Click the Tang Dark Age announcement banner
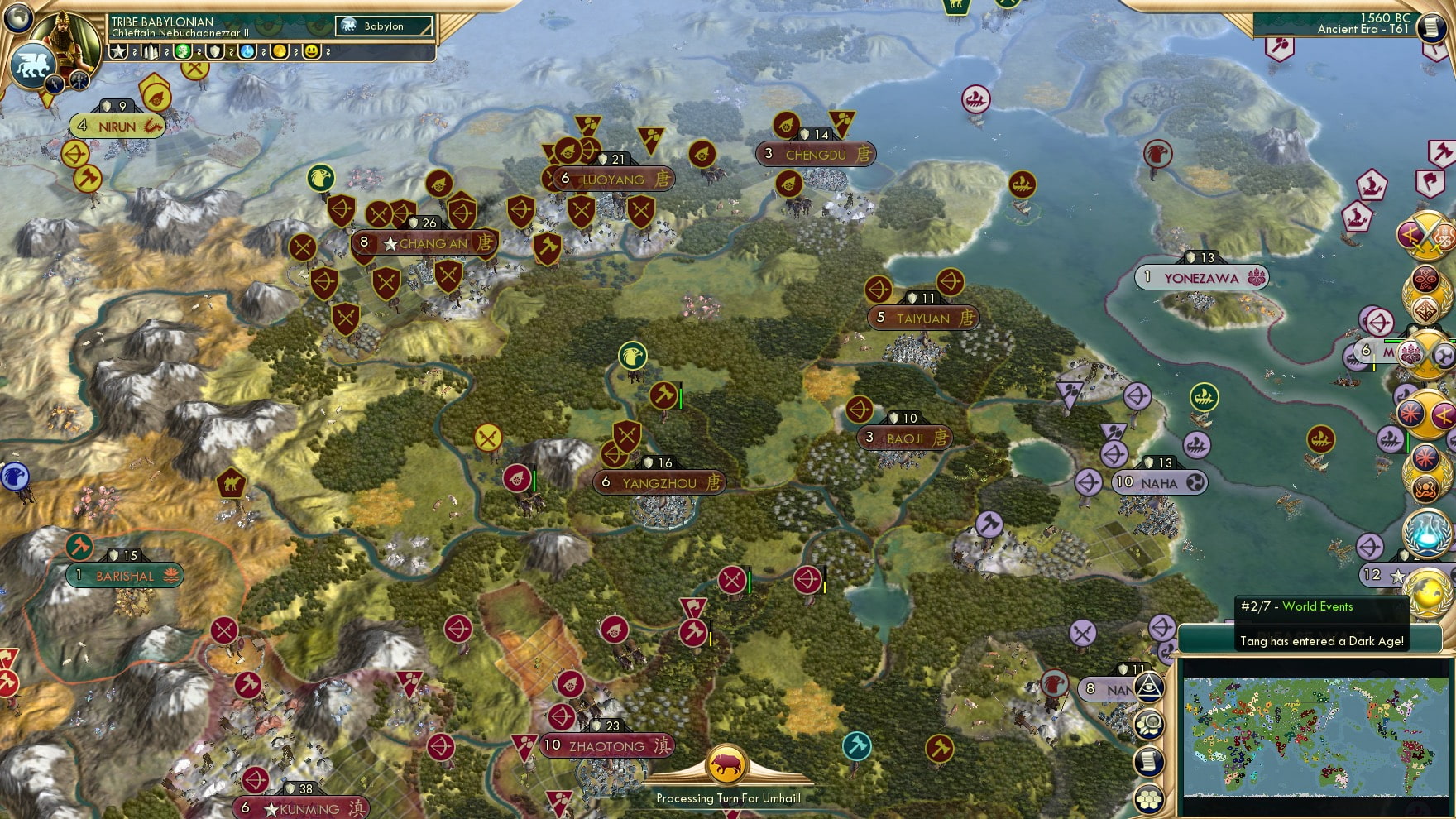Viewport: 1456px width, 819px height. point(1319,641)
